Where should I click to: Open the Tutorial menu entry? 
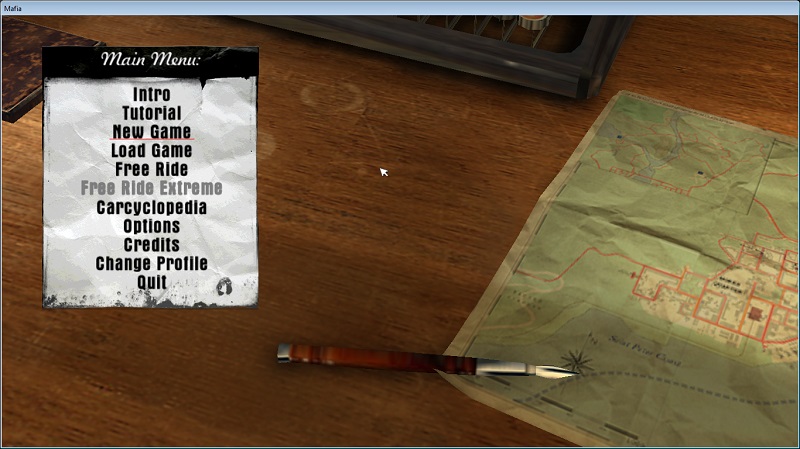[151, 114]
